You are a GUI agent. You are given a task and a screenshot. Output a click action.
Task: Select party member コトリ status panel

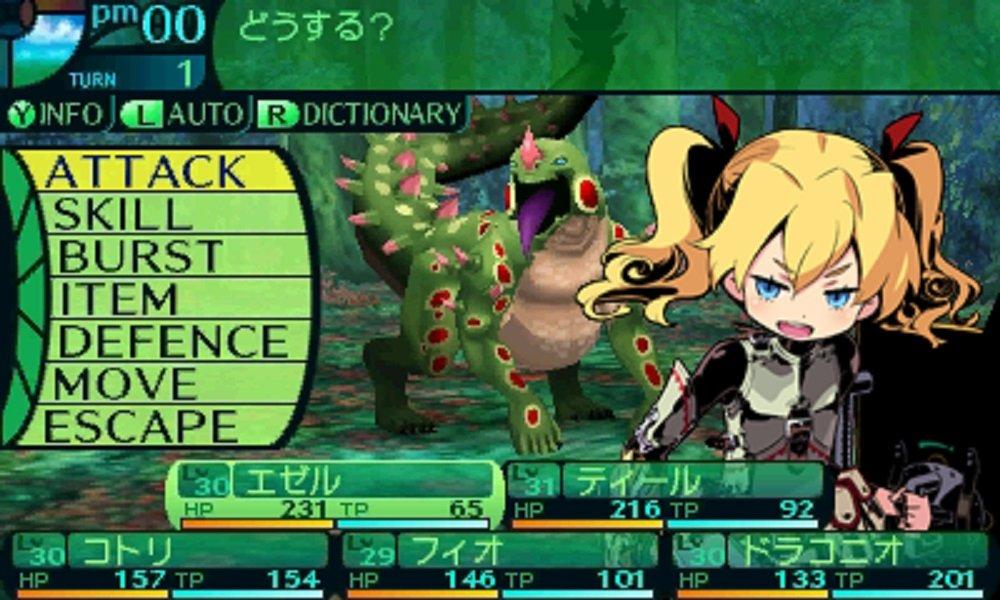point(170,564)
